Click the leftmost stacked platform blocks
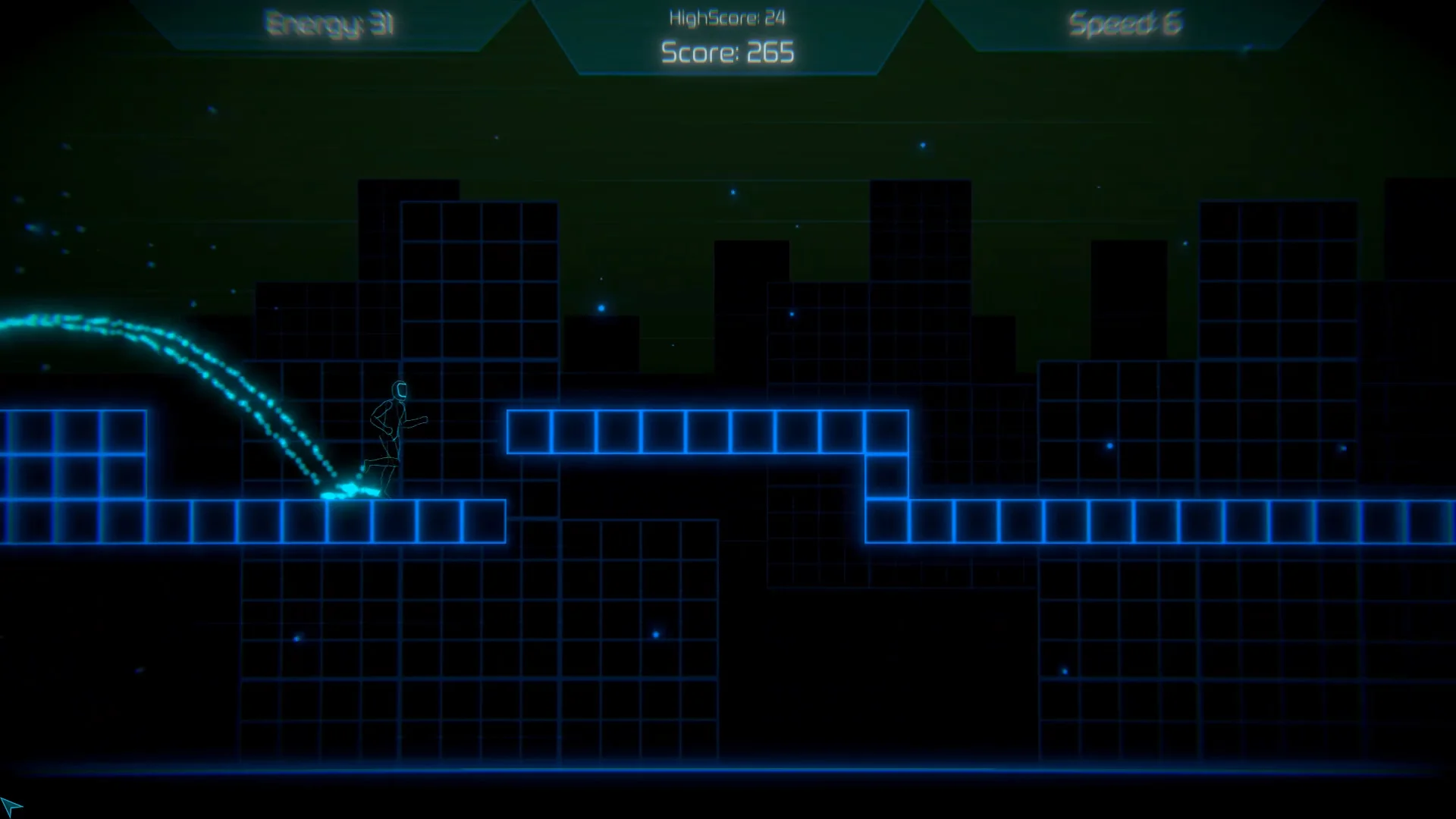The height and width of the screenshot is (819, 1456). pos(76,455)
